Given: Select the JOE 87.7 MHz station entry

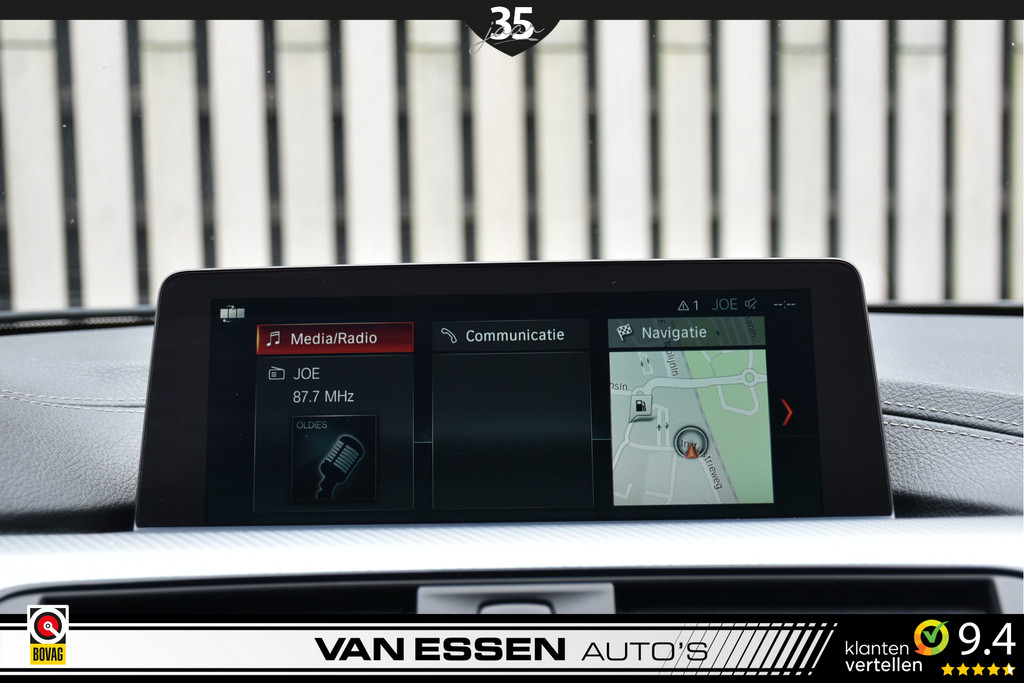Looking at the screenshot, I should (x=324, y=385).
